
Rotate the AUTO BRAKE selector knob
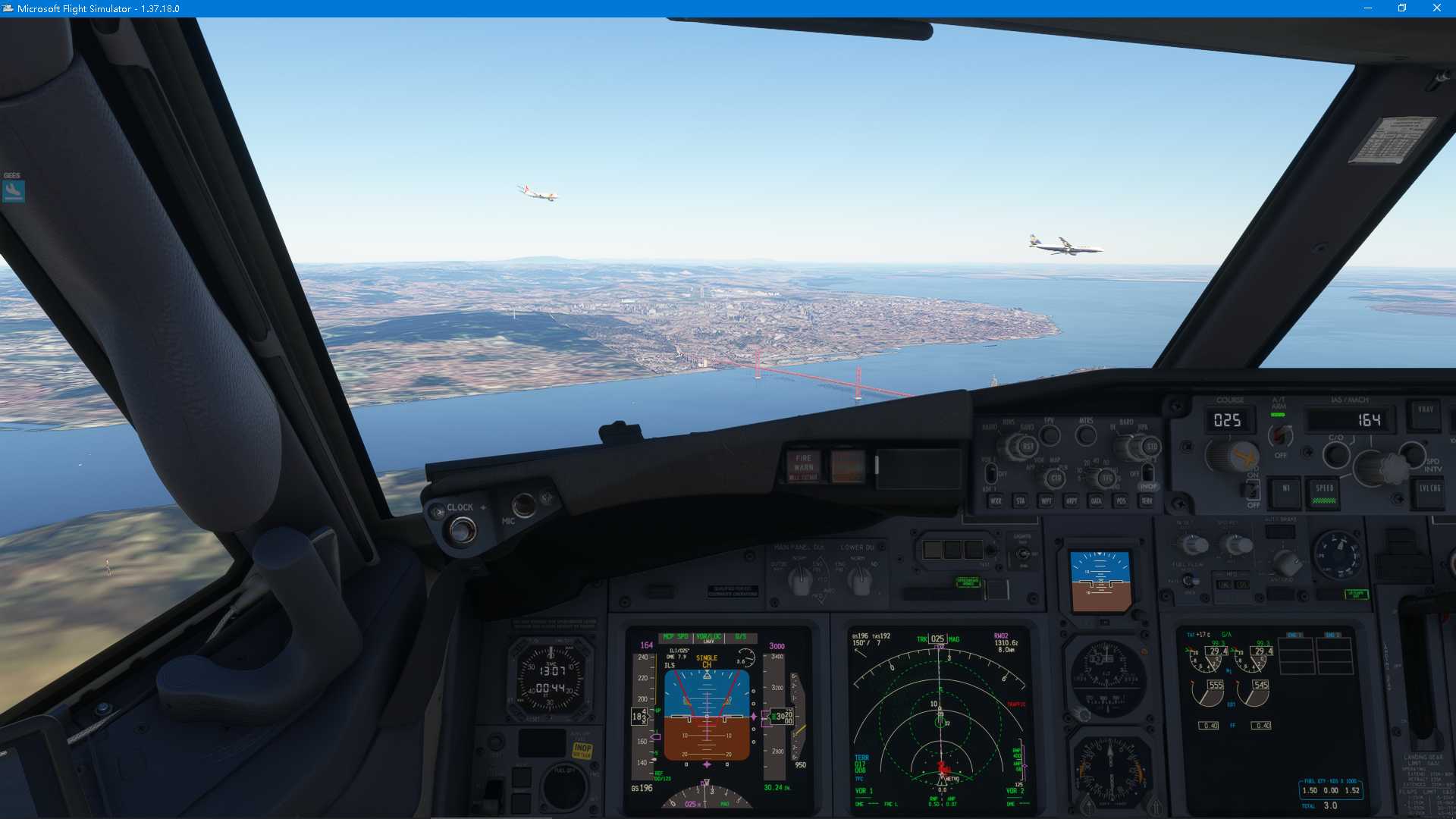coord(1288,563)
